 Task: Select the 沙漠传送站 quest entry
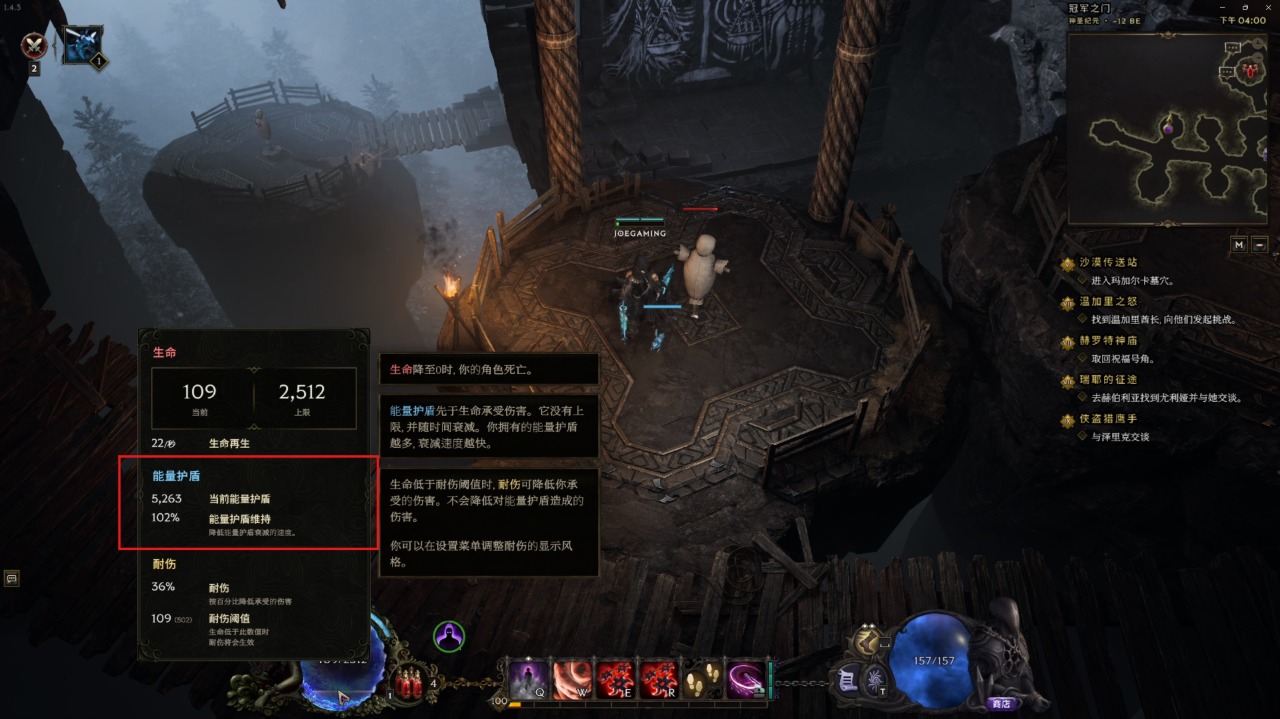tap(1107, 263)
